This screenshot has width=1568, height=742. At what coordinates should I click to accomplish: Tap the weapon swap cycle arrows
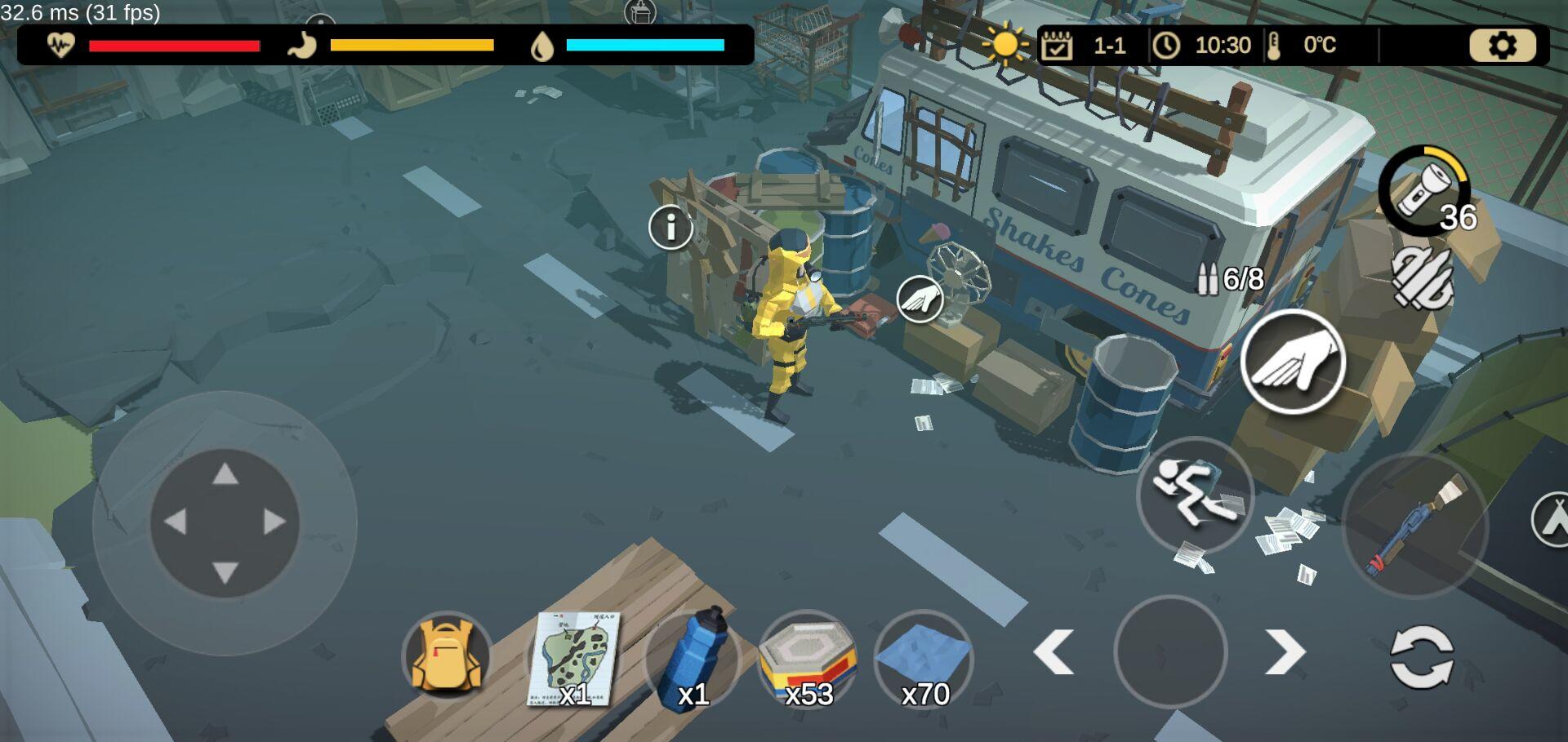click(1421, 656)
